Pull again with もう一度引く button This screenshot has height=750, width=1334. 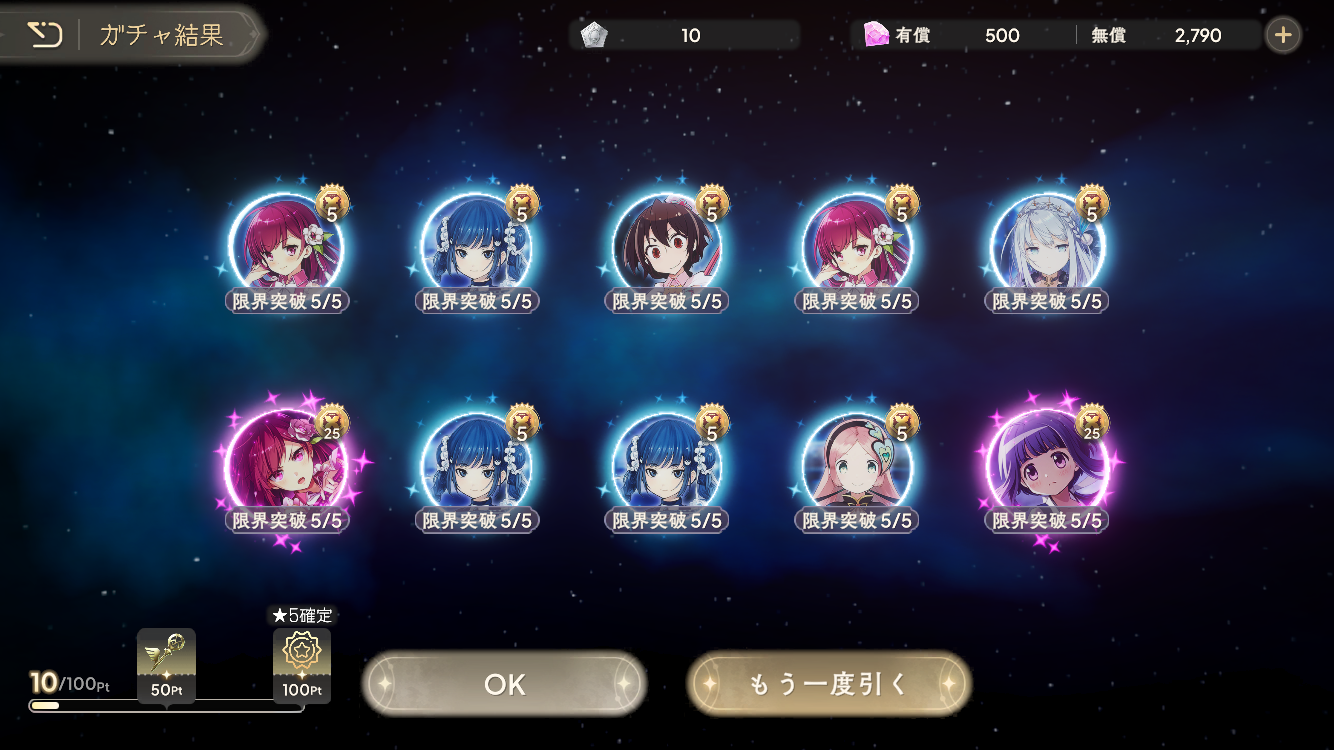click(x=828, y=684)
